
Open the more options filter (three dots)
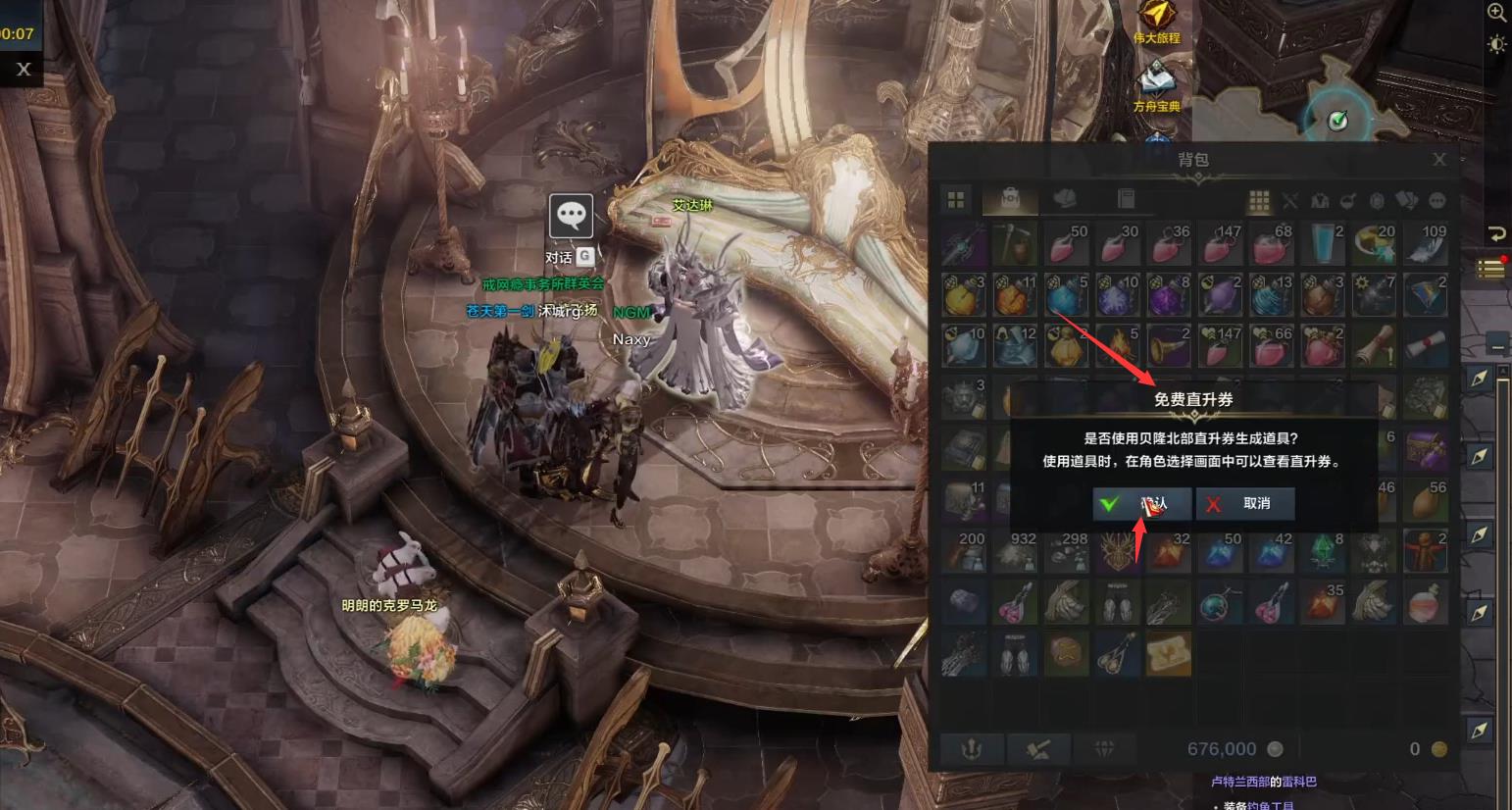pyautogui.click(x=1436, y=201)
